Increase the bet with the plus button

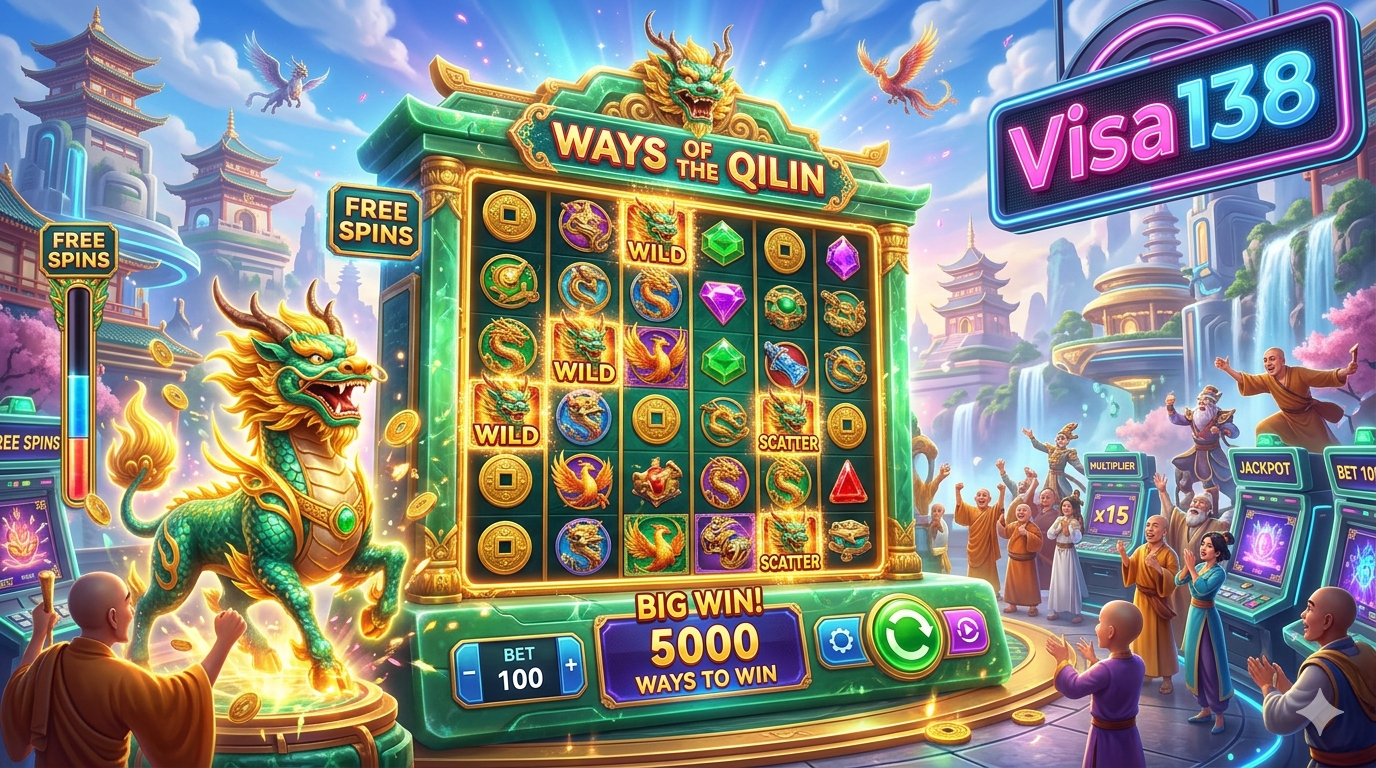click(x=571, y=664)
